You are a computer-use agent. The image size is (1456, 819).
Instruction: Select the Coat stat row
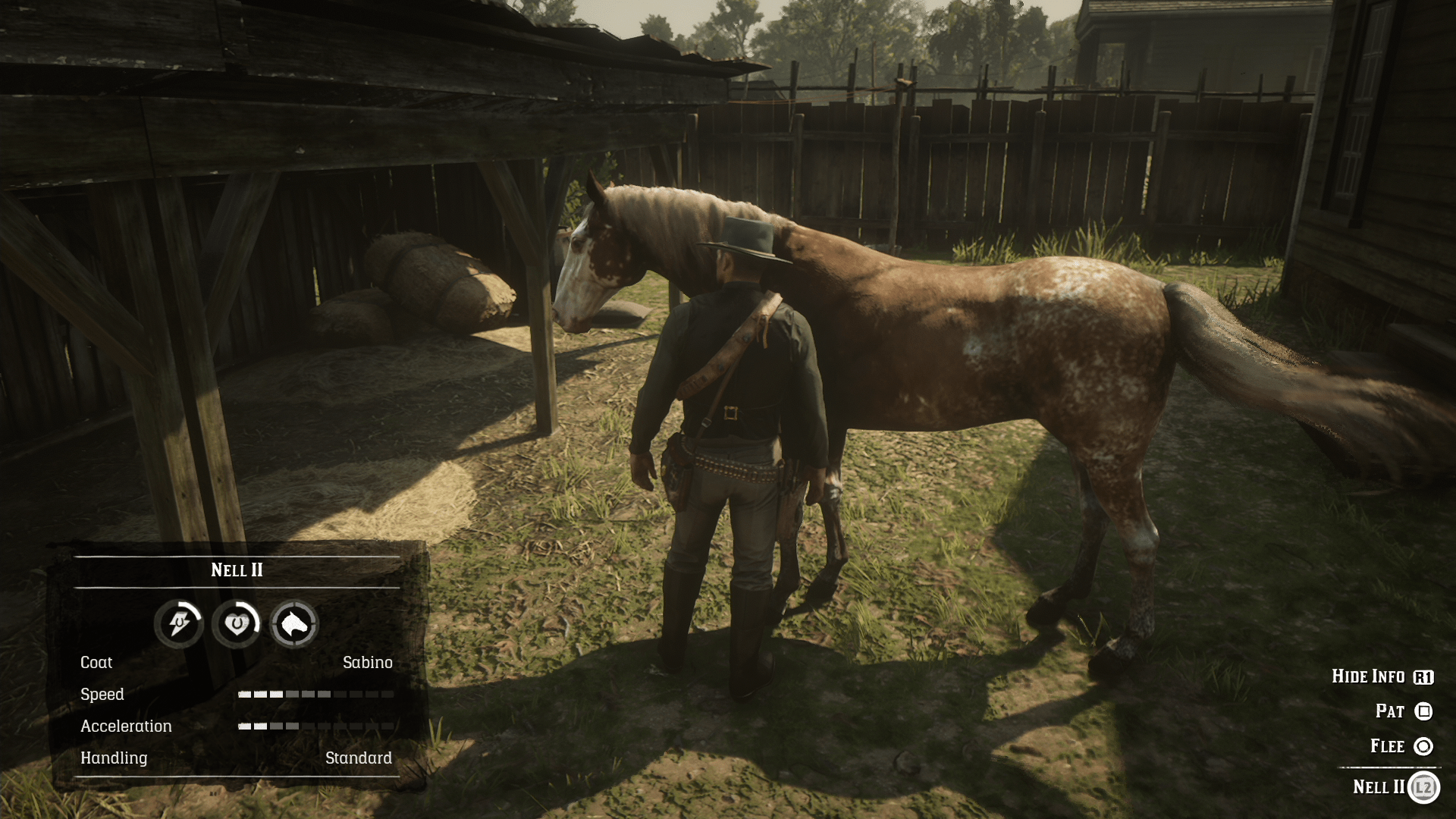(96, 662)
